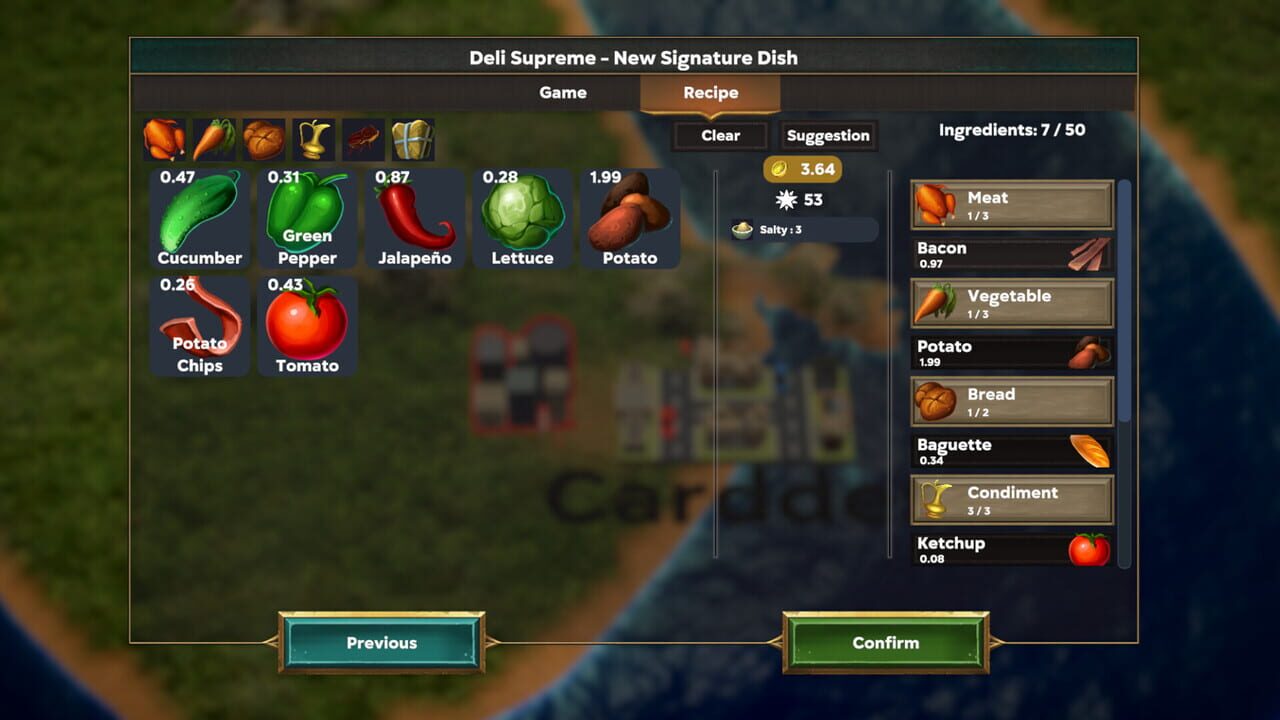1280x720 pixels.
Task: Confirm the new signature dish
Action: pyautogui.click(x=887, y=642)
